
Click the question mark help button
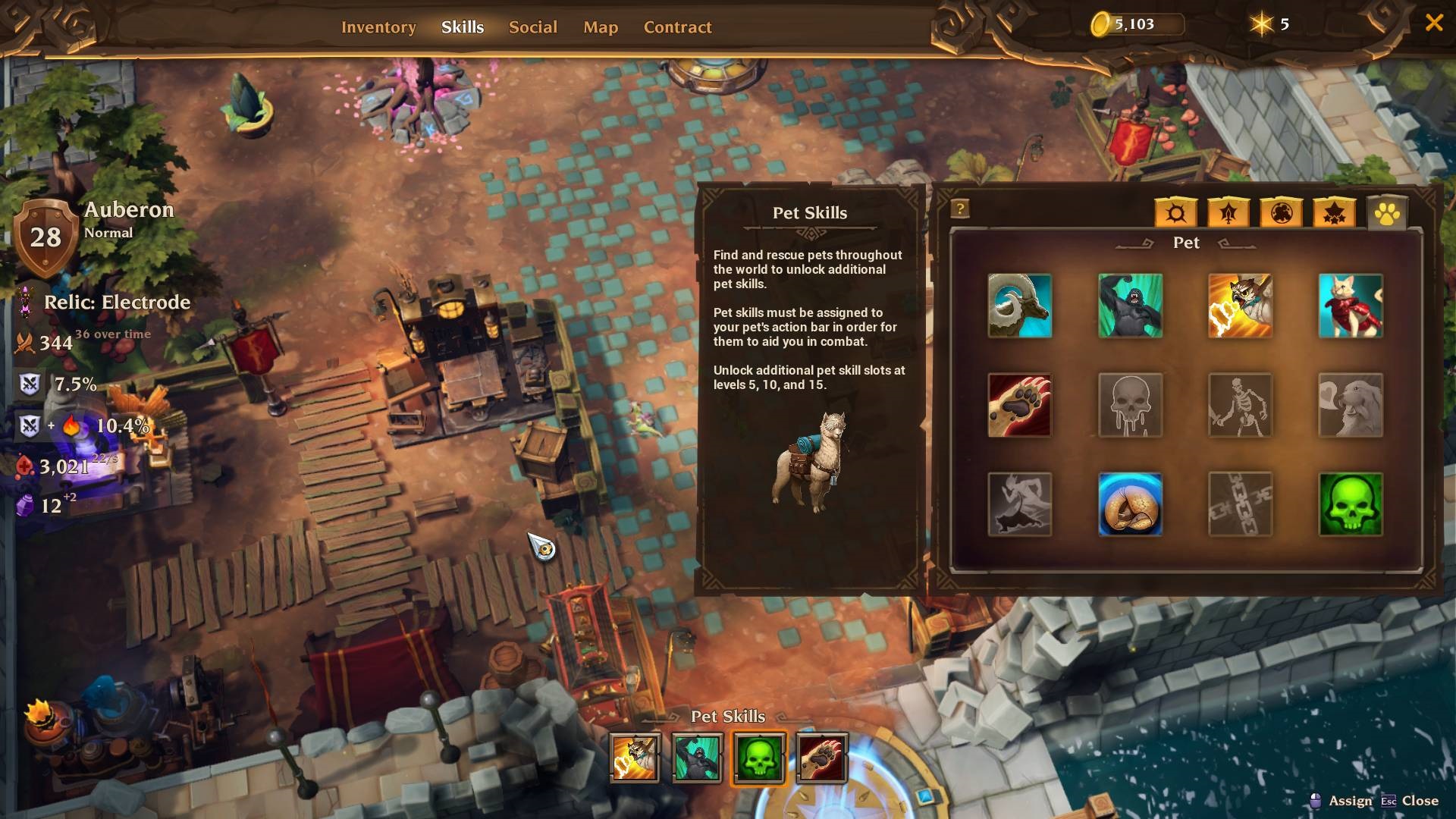point(960,209)
